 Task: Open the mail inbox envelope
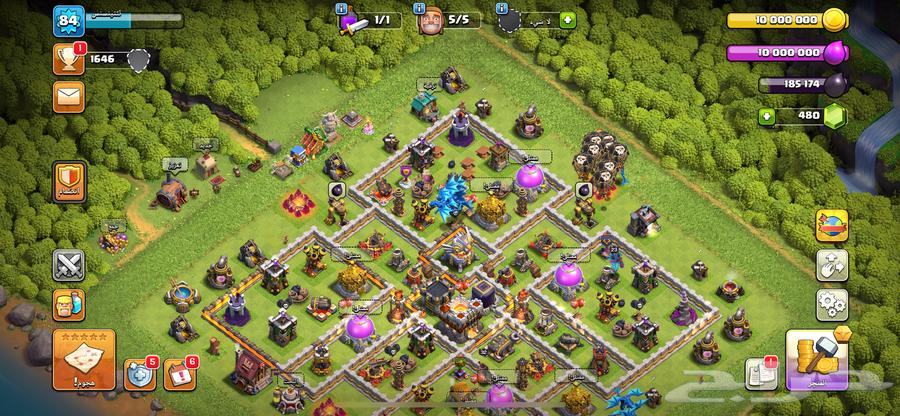(x=68, y=96)
